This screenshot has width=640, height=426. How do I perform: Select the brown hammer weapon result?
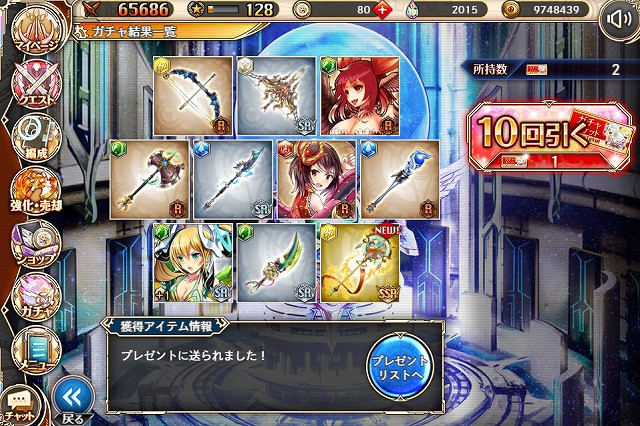pos(150,180)
